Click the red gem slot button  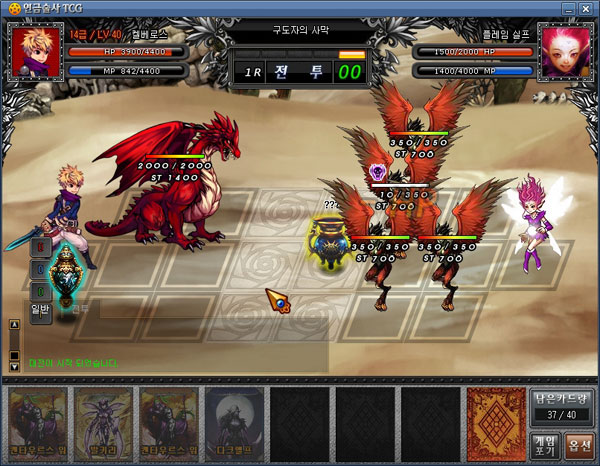coord(40,246)
